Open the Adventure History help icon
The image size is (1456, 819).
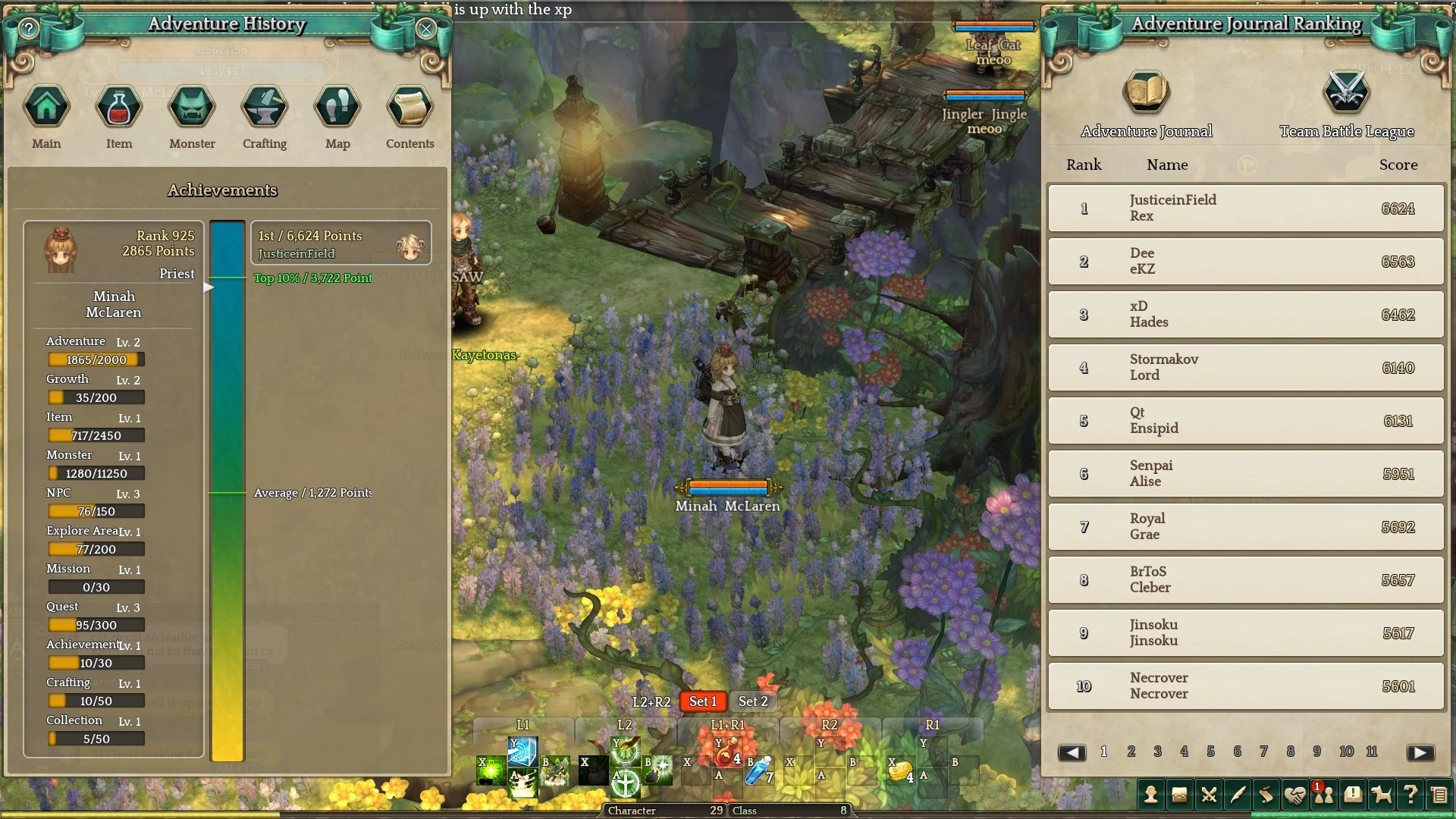pos(29,29)
